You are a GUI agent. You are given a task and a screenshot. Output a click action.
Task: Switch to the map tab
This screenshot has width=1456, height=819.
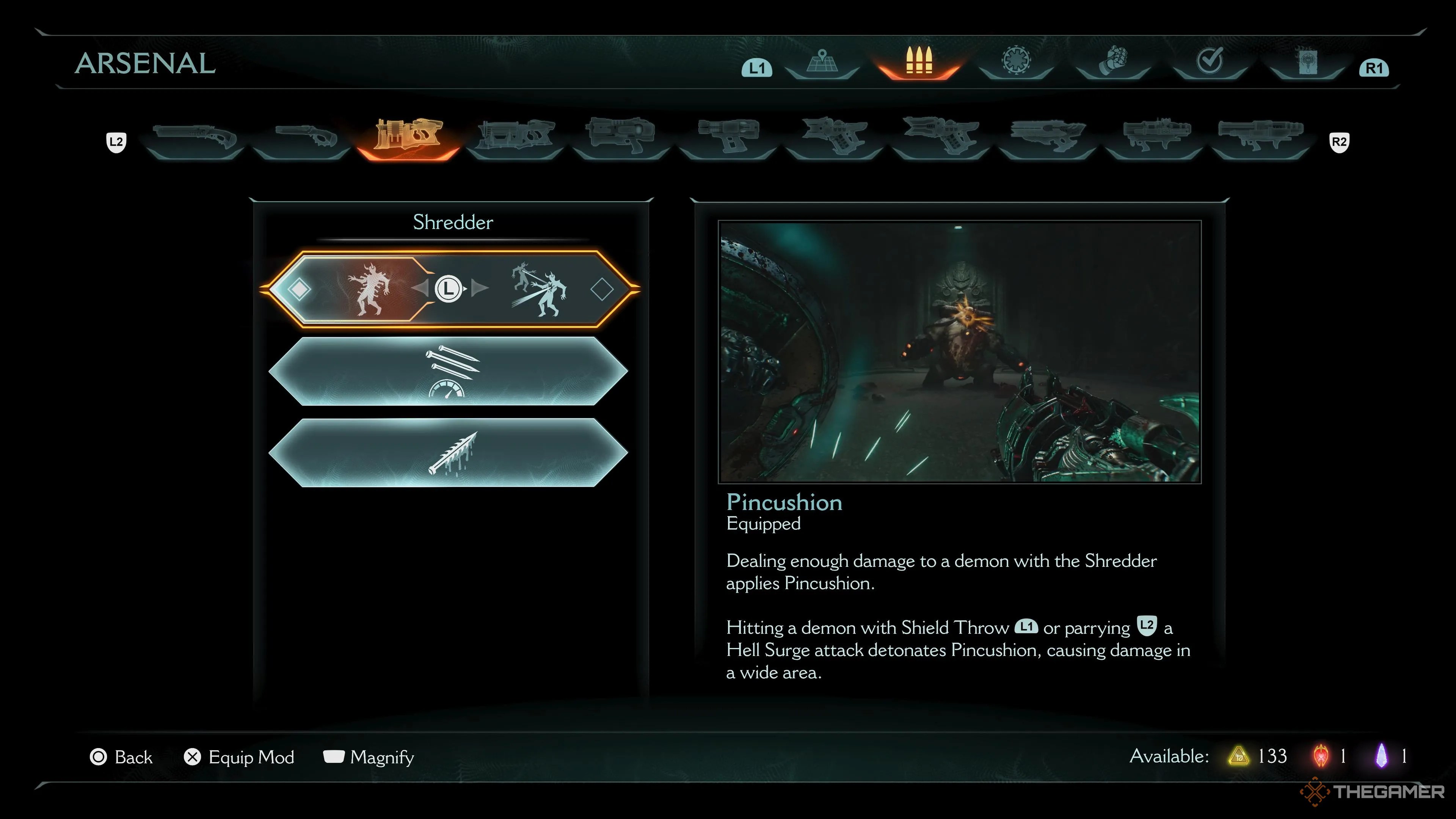click(822, 62)
